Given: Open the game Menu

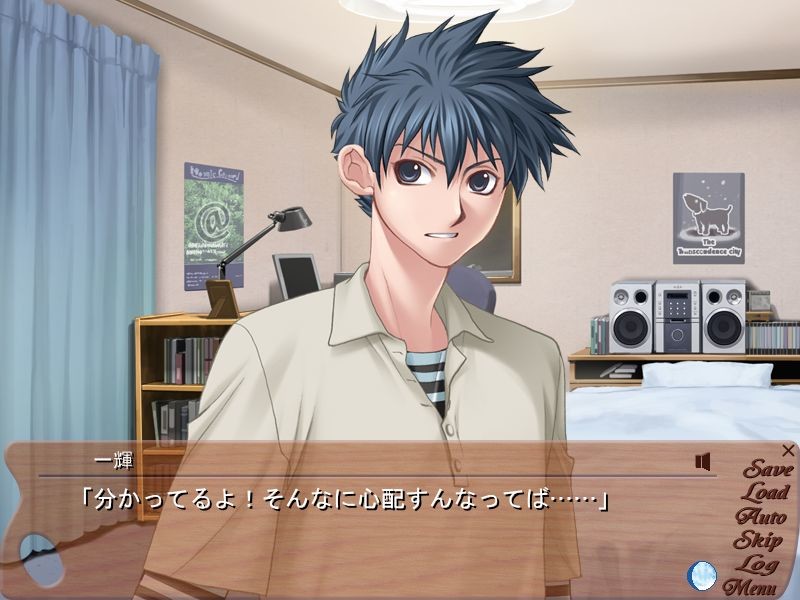Looking at the screenshot, I should pos(751,587).
